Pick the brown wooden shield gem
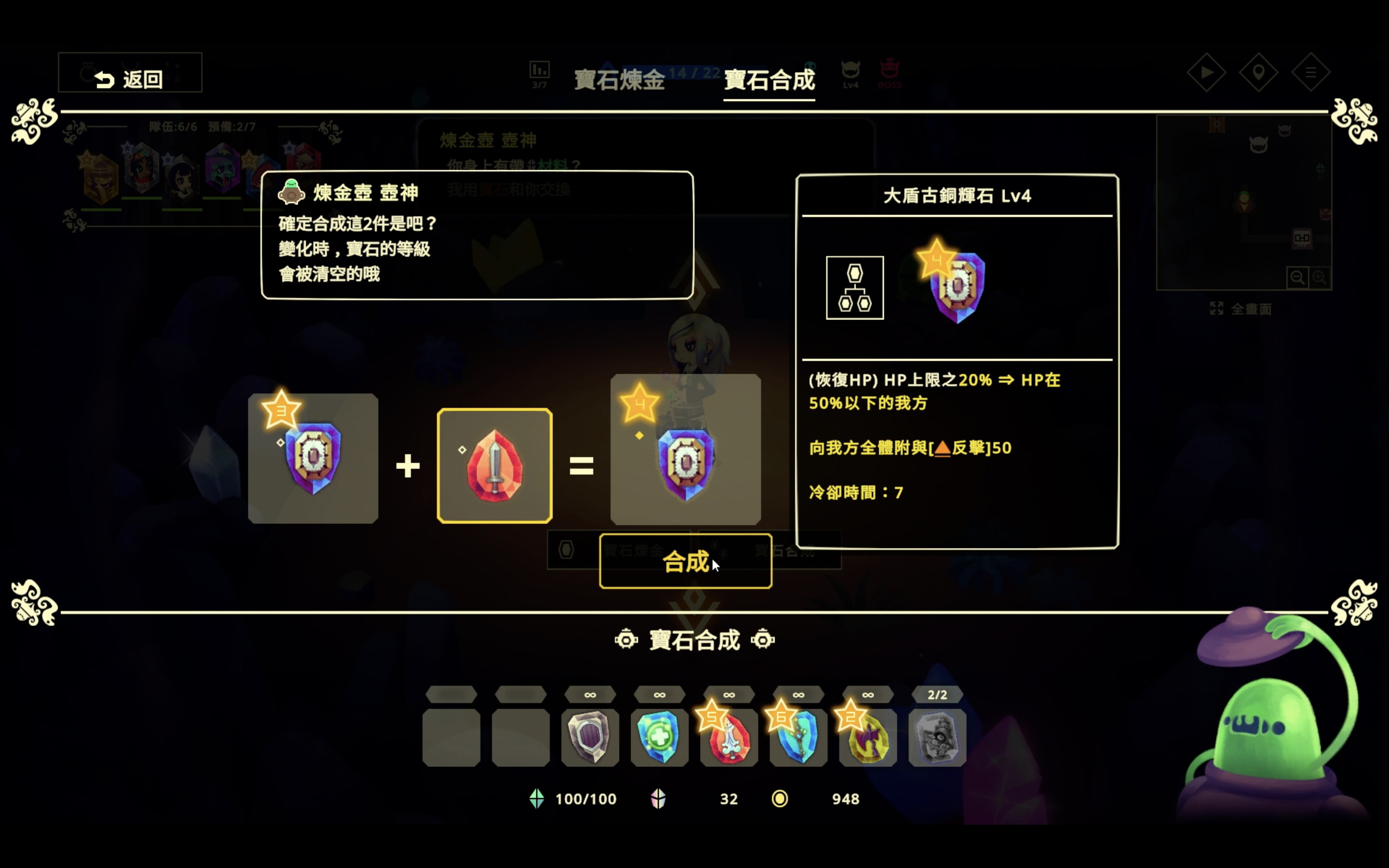1389x868 pixels. (590, 739)
